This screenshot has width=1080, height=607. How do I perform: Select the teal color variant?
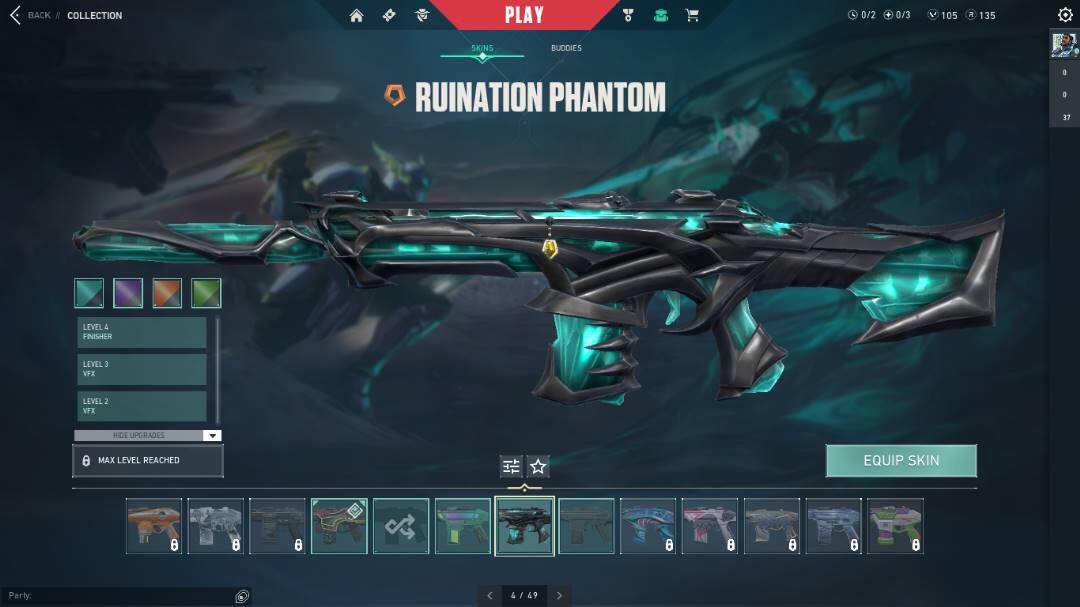click(x=89, y=293)
